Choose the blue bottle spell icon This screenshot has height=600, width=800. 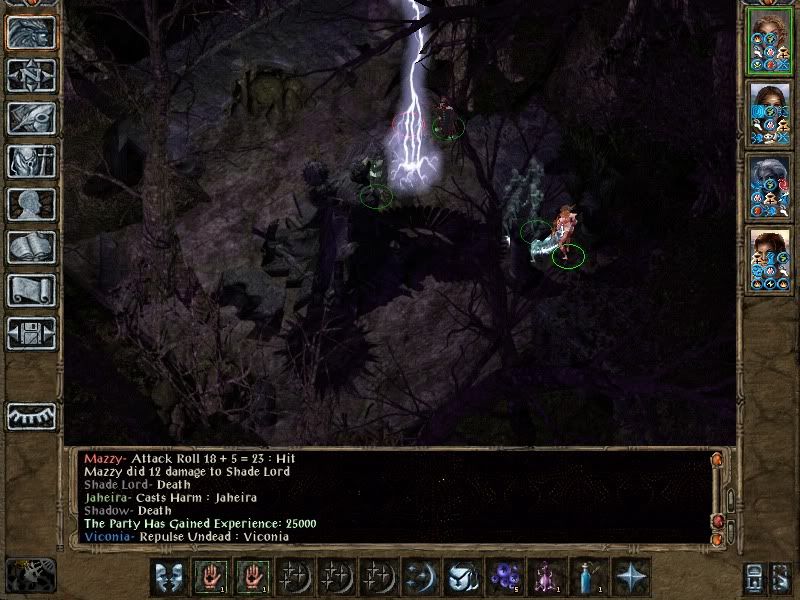pos(589,577)
